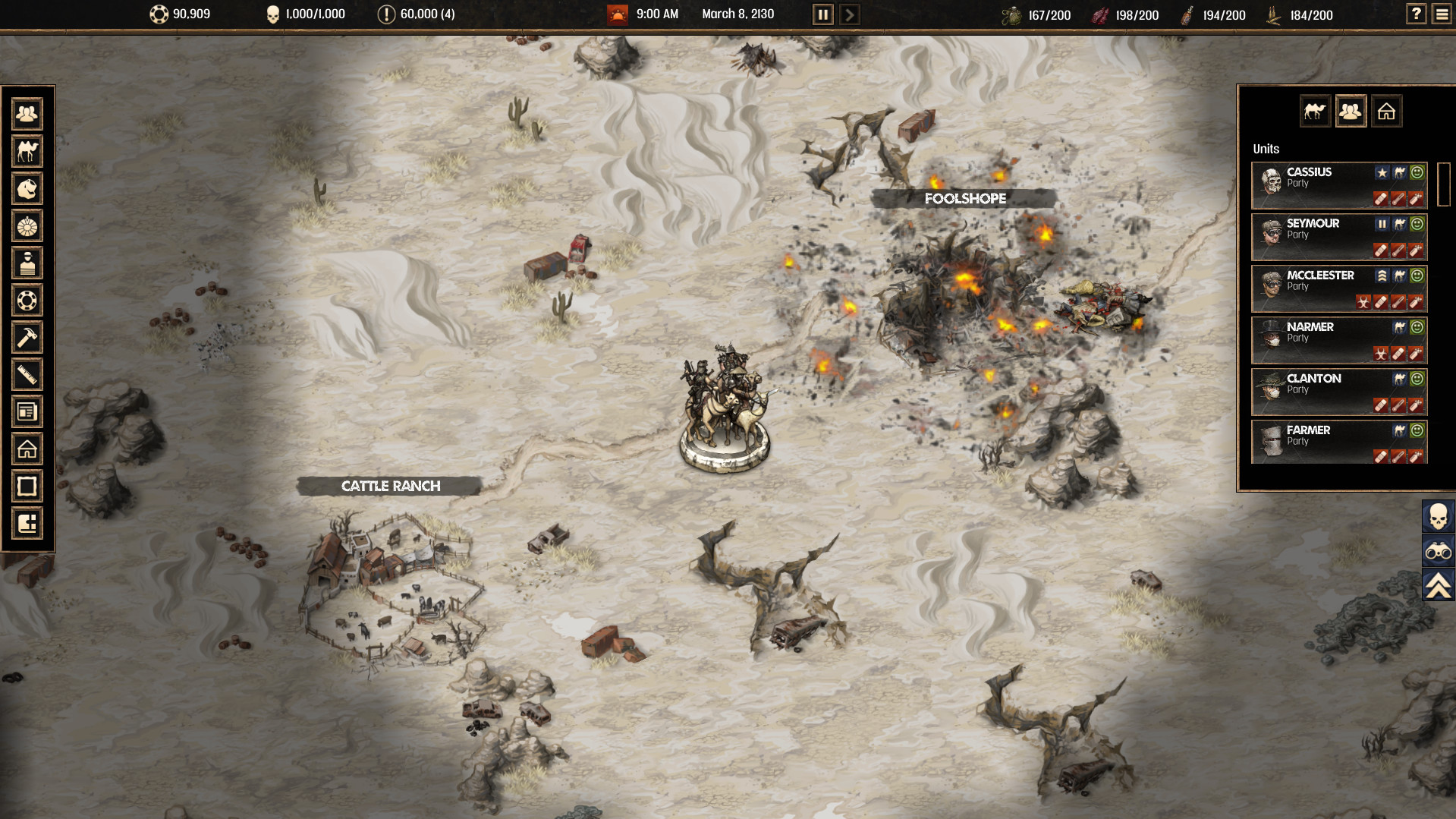The image size is (1456, 819).
Task: Select the home icon in left toolbar
Action: pyautogui.click(x=27, y=449)
